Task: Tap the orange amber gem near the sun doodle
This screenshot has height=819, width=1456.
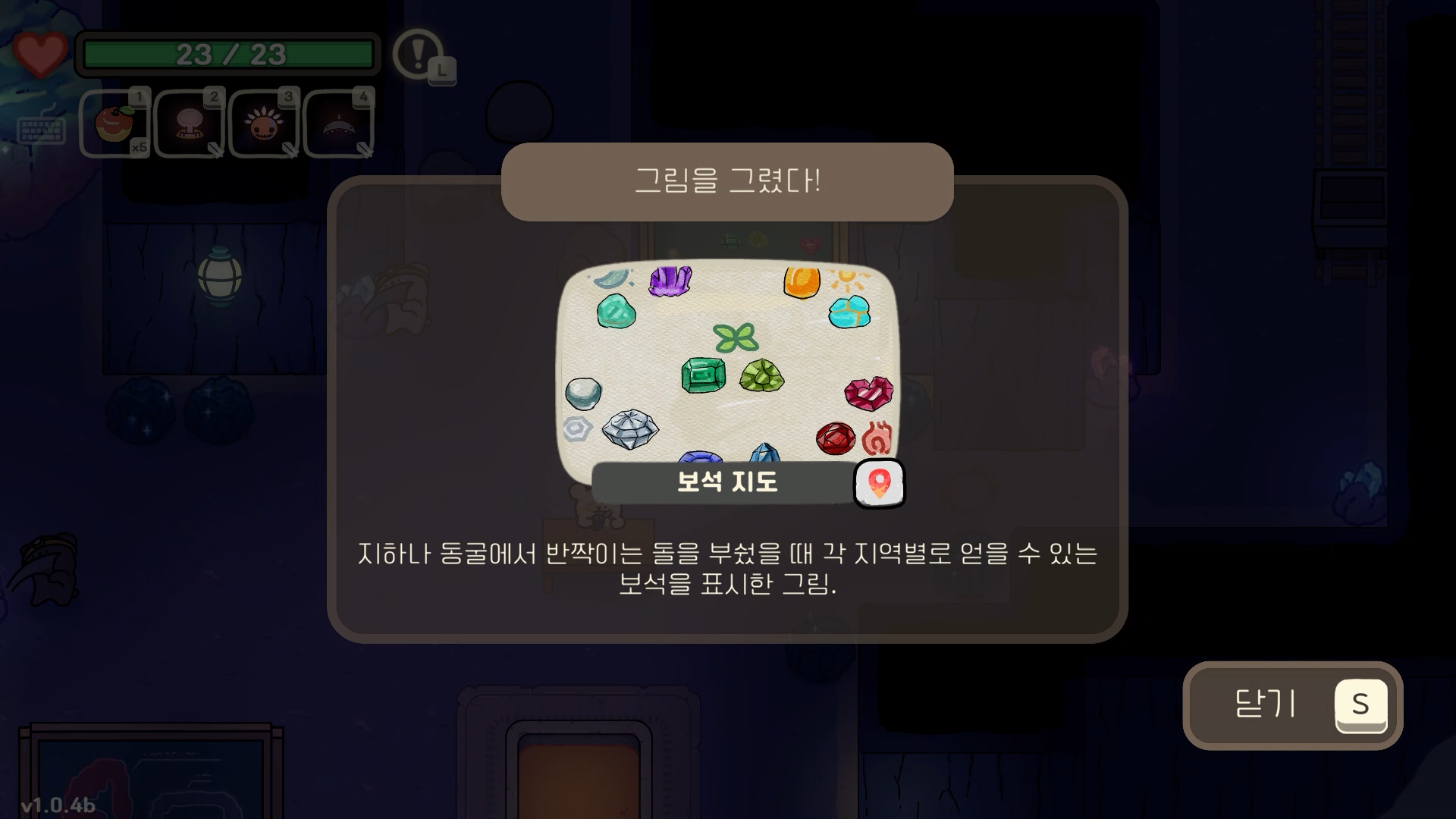Action: 800,282
